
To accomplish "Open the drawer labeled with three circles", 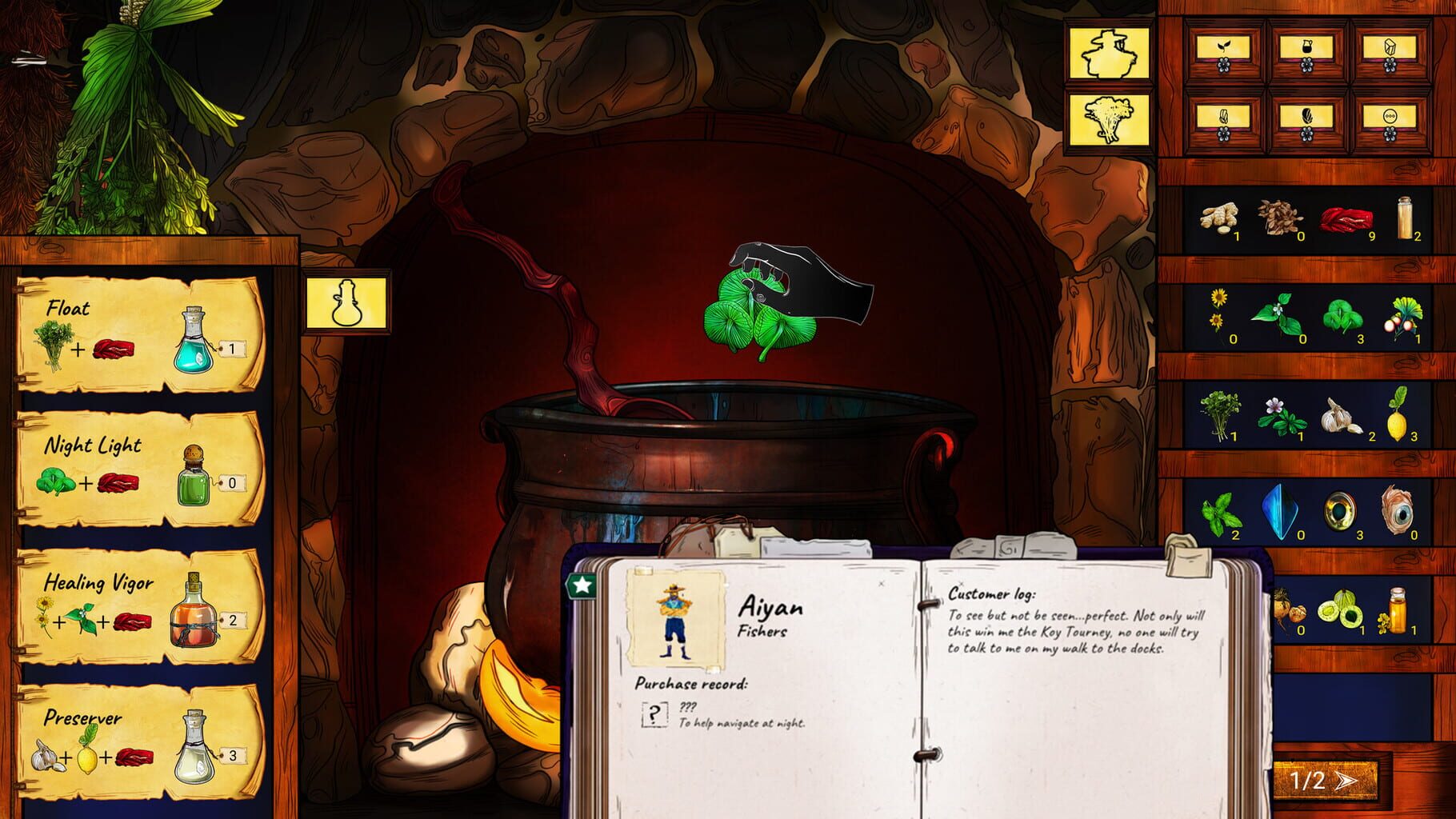I will 1392,116.
